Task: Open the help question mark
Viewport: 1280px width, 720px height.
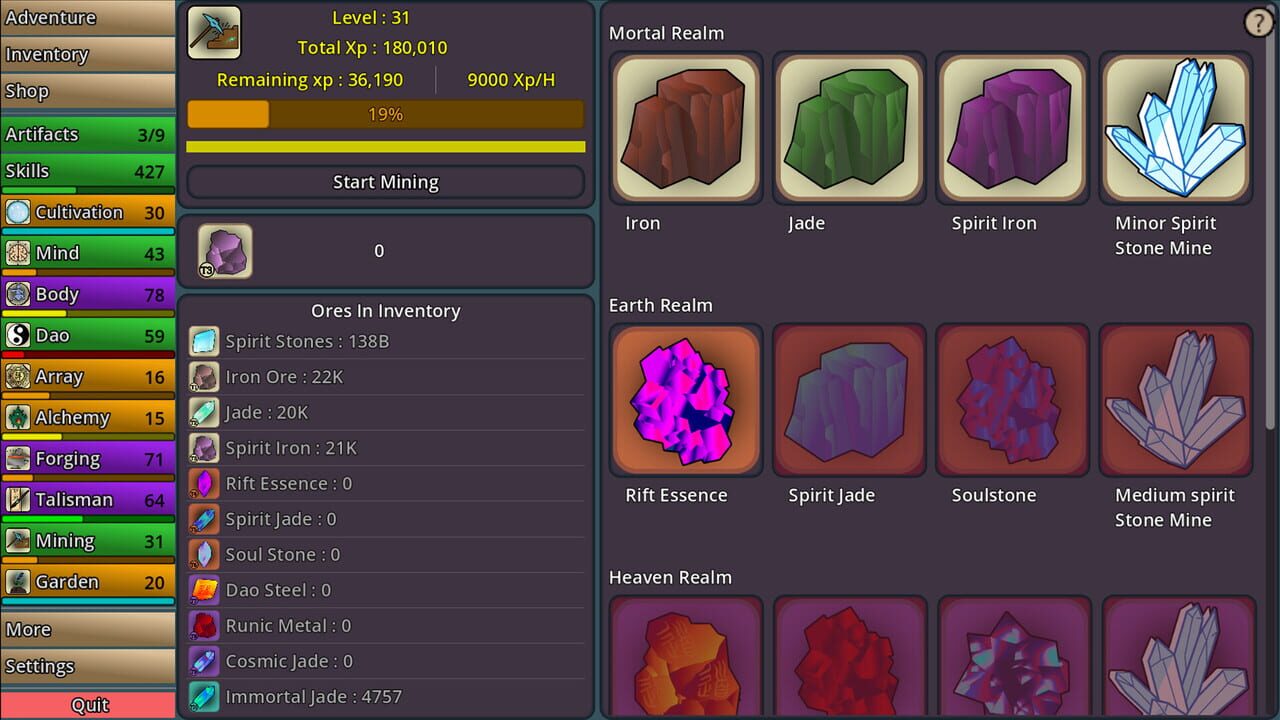Action: tap(1258, 22)
